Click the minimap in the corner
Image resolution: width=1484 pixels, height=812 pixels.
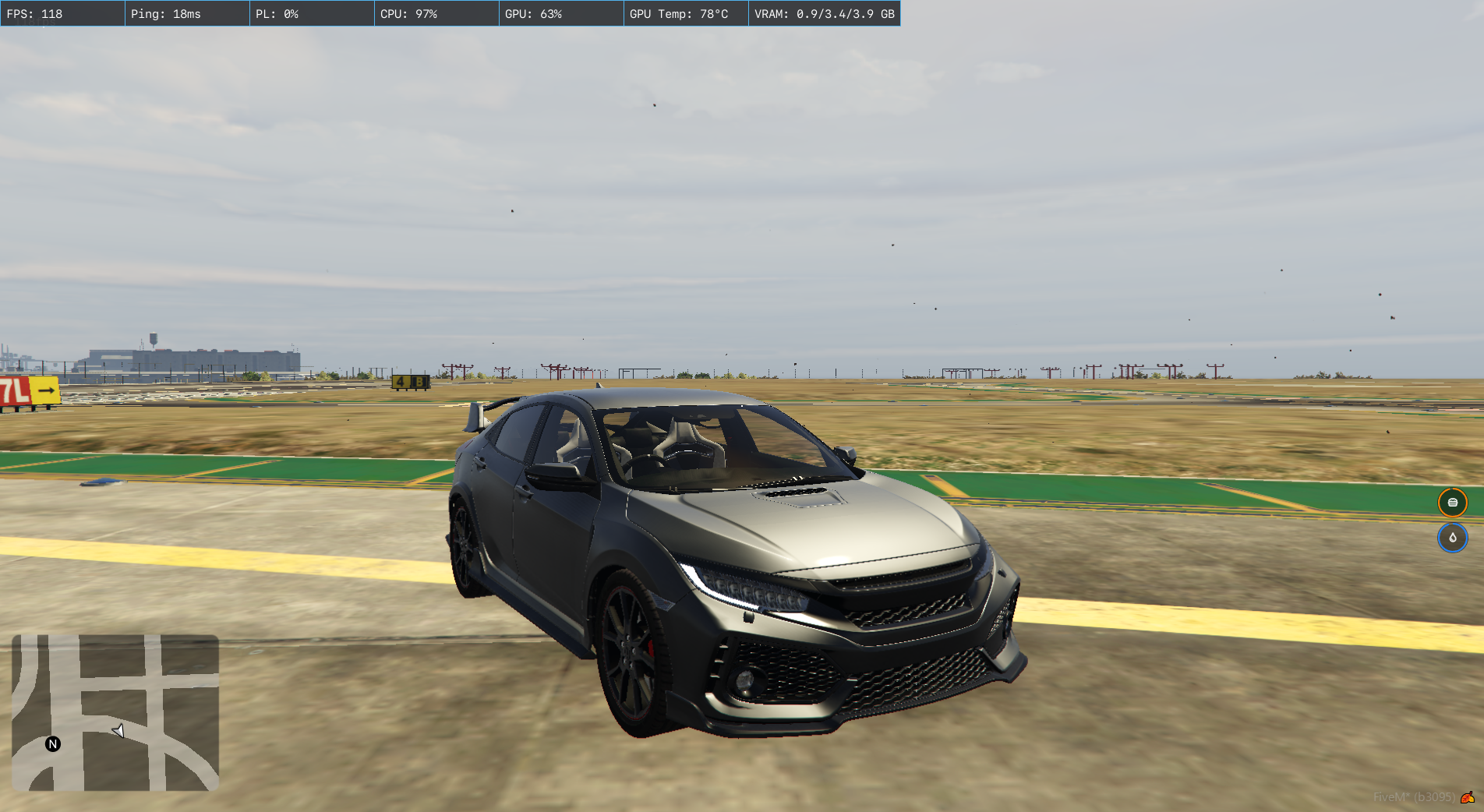(115, 712)
